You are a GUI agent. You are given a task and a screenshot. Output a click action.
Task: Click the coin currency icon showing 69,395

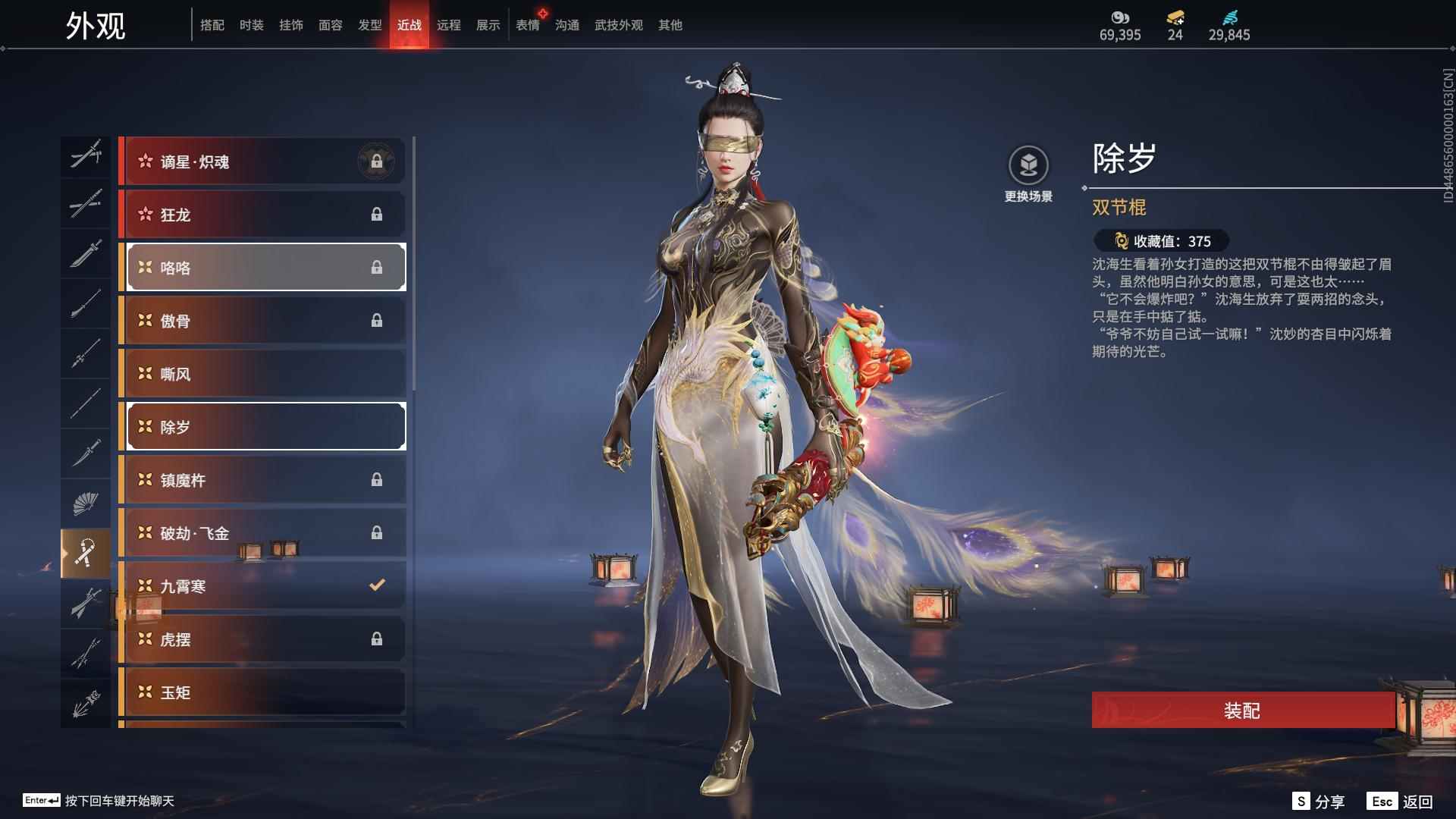(1120, 17)
